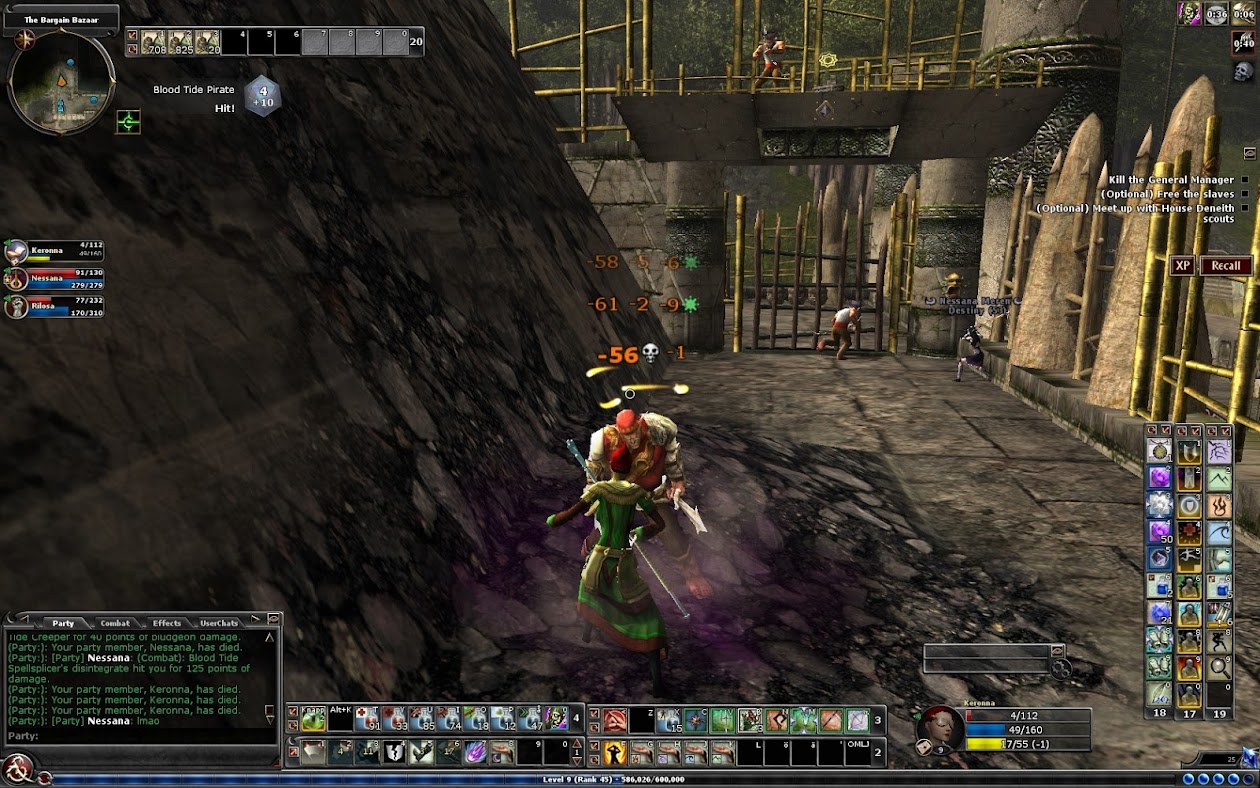Click the green targeting reticle icon
This screenshot has height=788, width=1260.
tap(128, 122)
